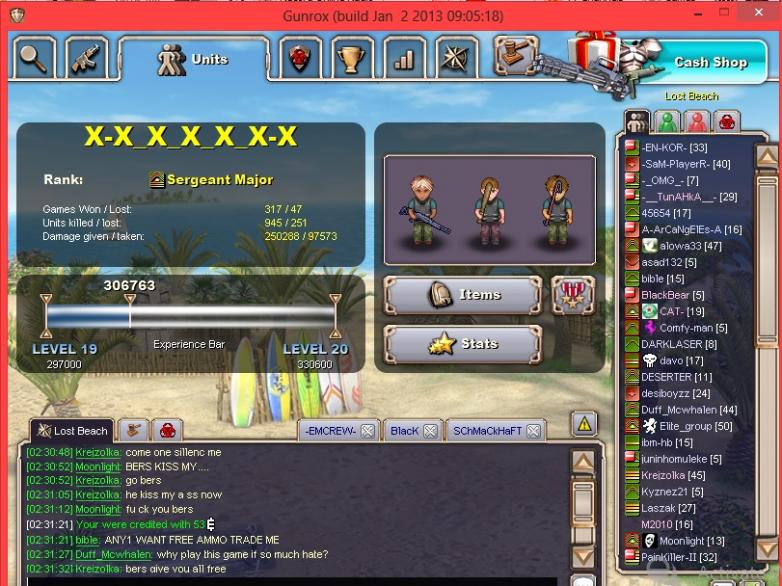Open the magnifying glass search tab
Screen dimensions: 782x586
pyautogui.click(x=33, y=58)
